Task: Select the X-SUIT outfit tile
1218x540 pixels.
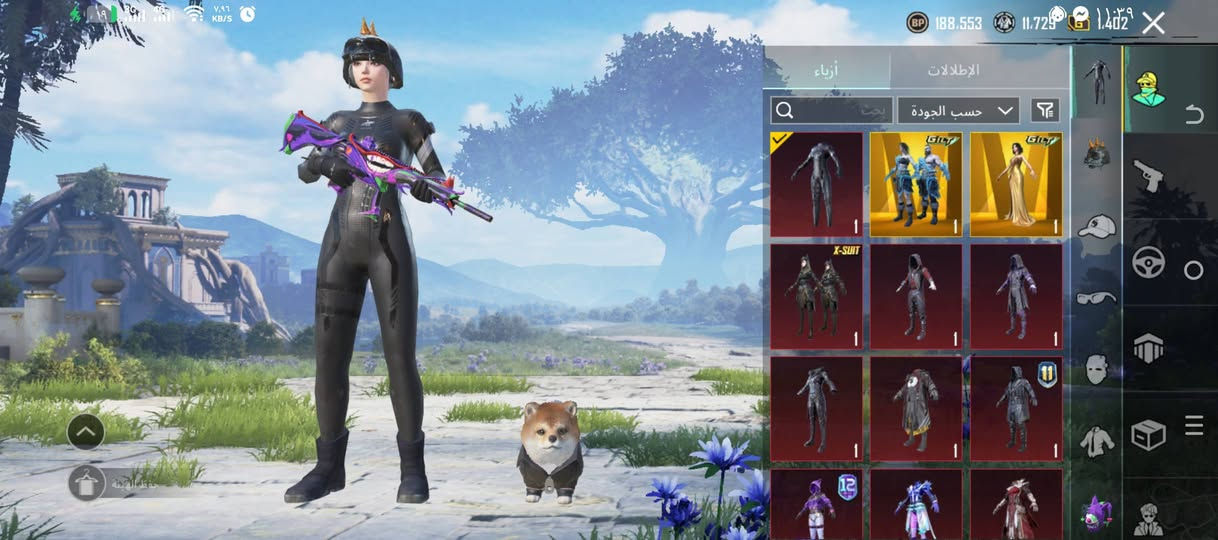Action: click(x=816, y=296)
